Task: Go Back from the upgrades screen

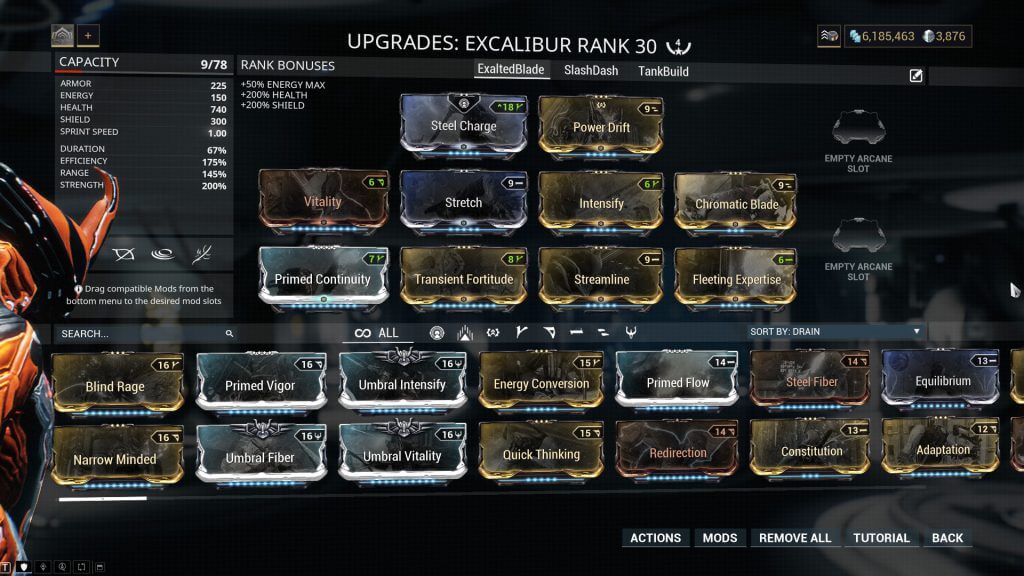Action: tap(947, 538)
